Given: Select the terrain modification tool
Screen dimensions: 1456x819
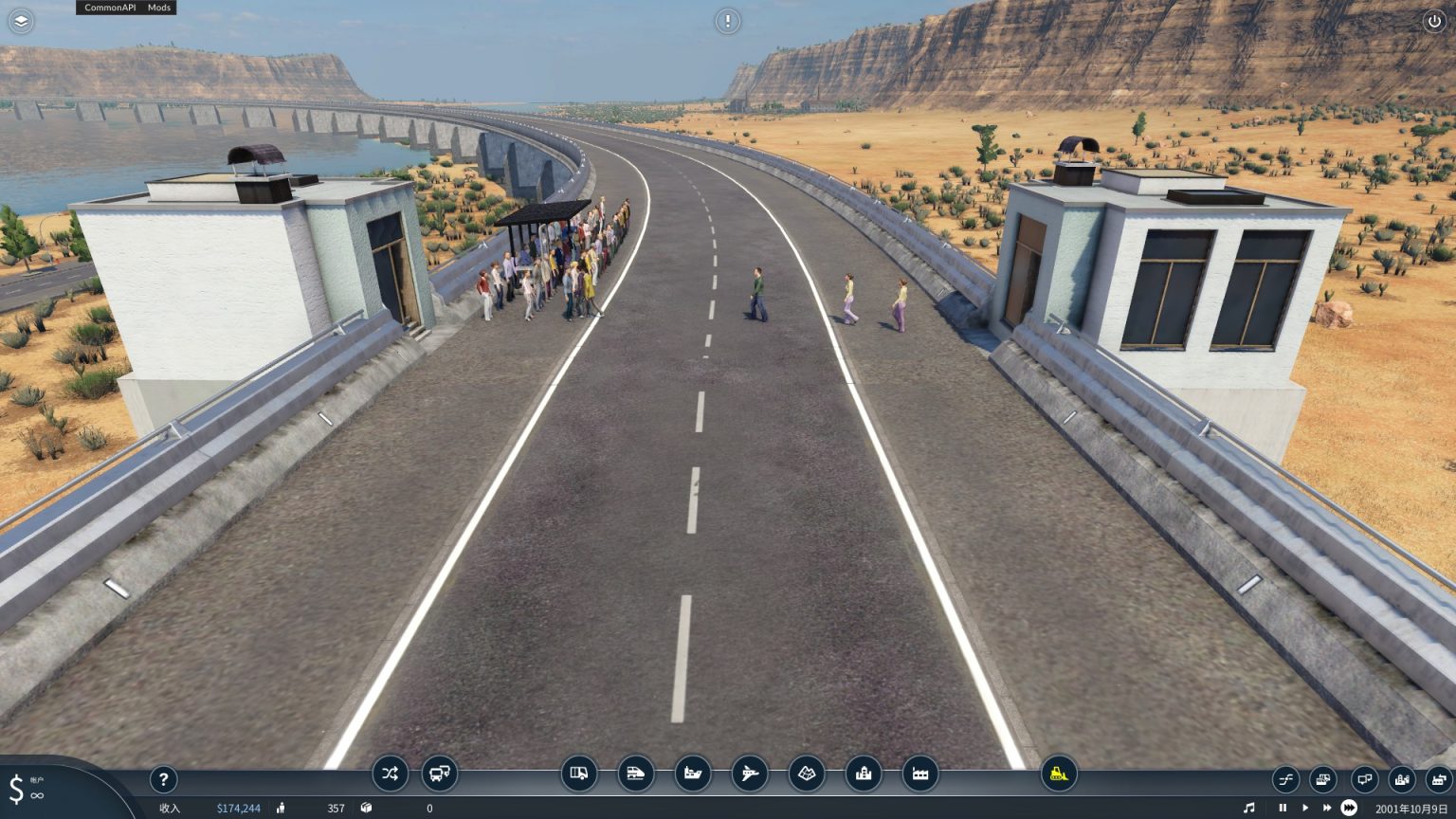Looking at the screenshot, I should 805,774.
